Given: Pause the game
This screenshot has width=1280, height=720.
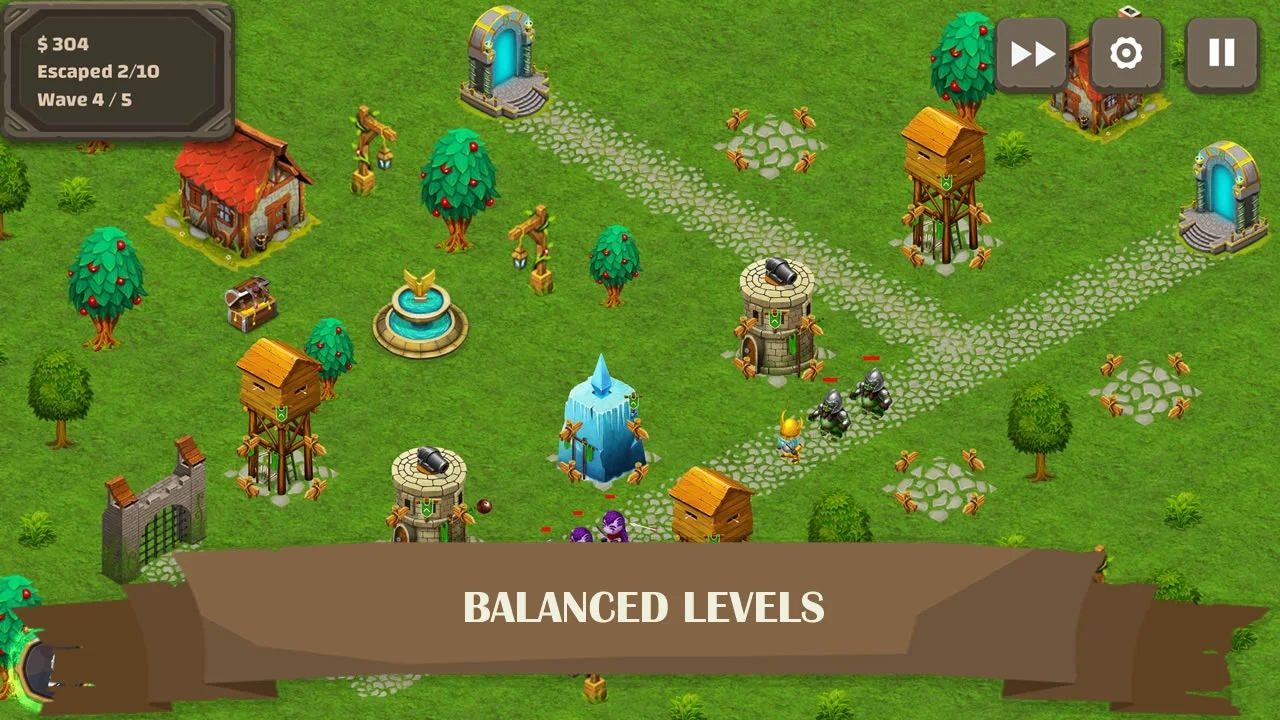Looking at the screenshot, I should [1221, 54].
